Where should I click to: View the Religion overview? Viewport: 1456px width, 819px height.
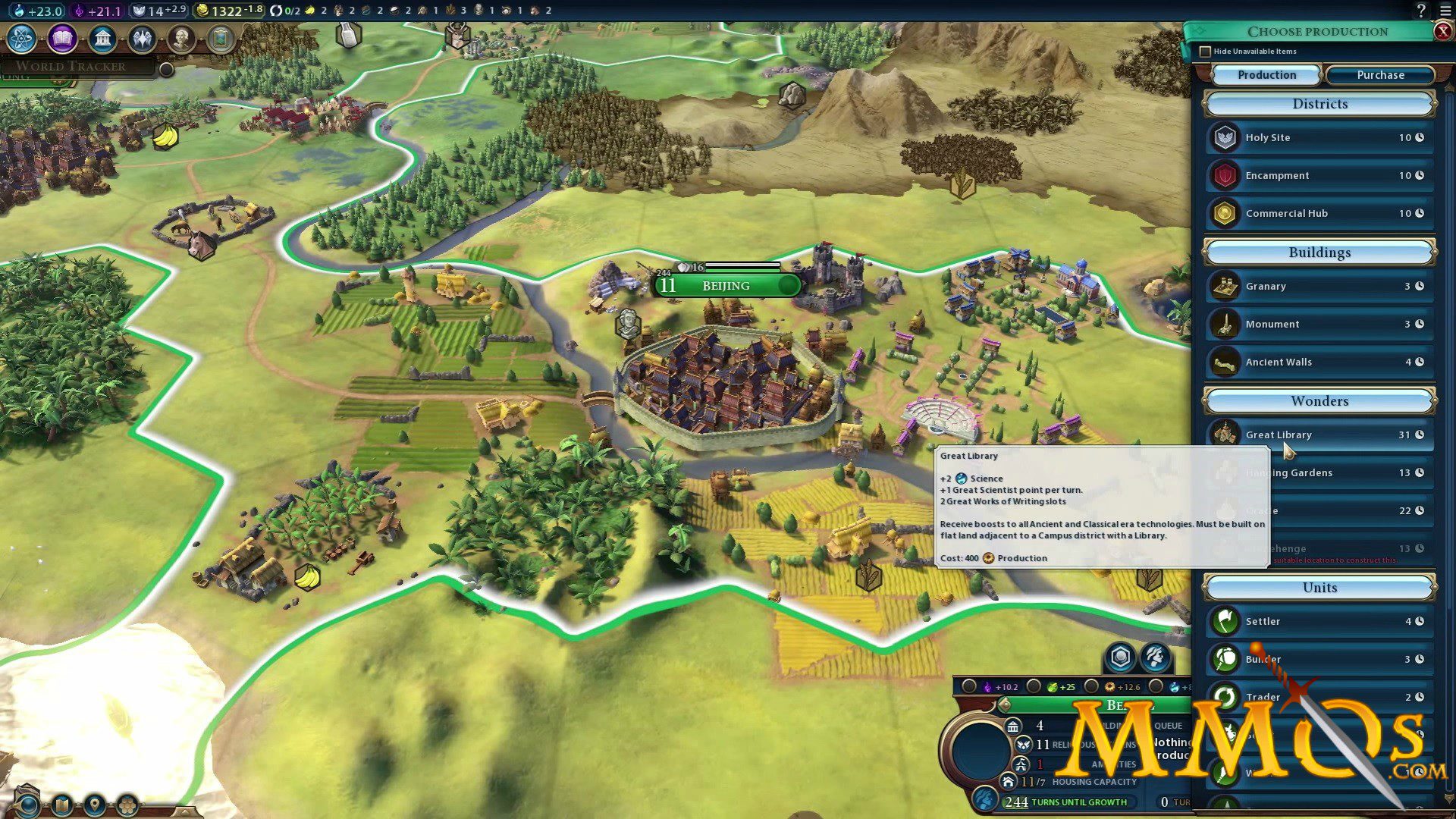pyautogui.click(x=142, y=38)
